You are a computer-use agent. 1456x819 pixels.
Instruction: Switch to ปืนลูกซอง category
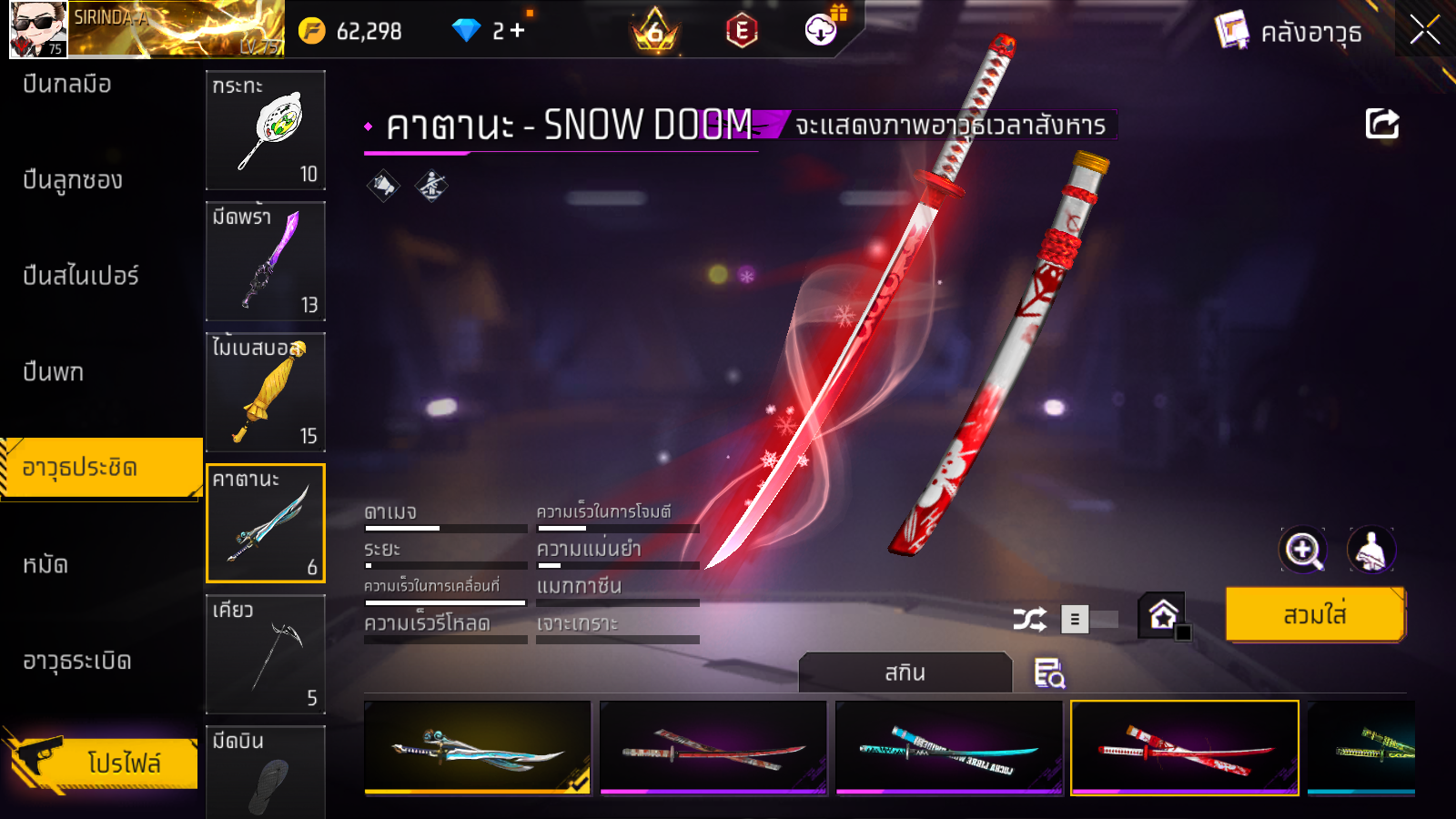tap(73, 180)
